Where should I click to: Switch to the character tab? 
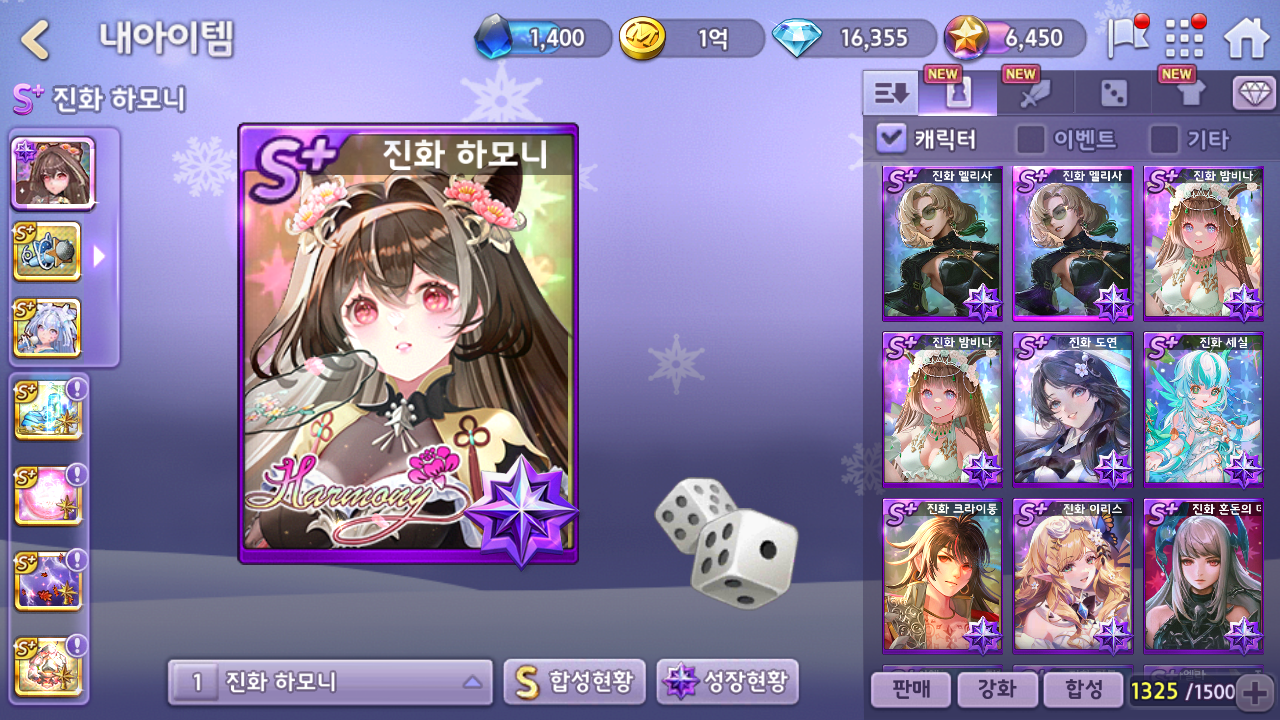(x=958, y=94)
